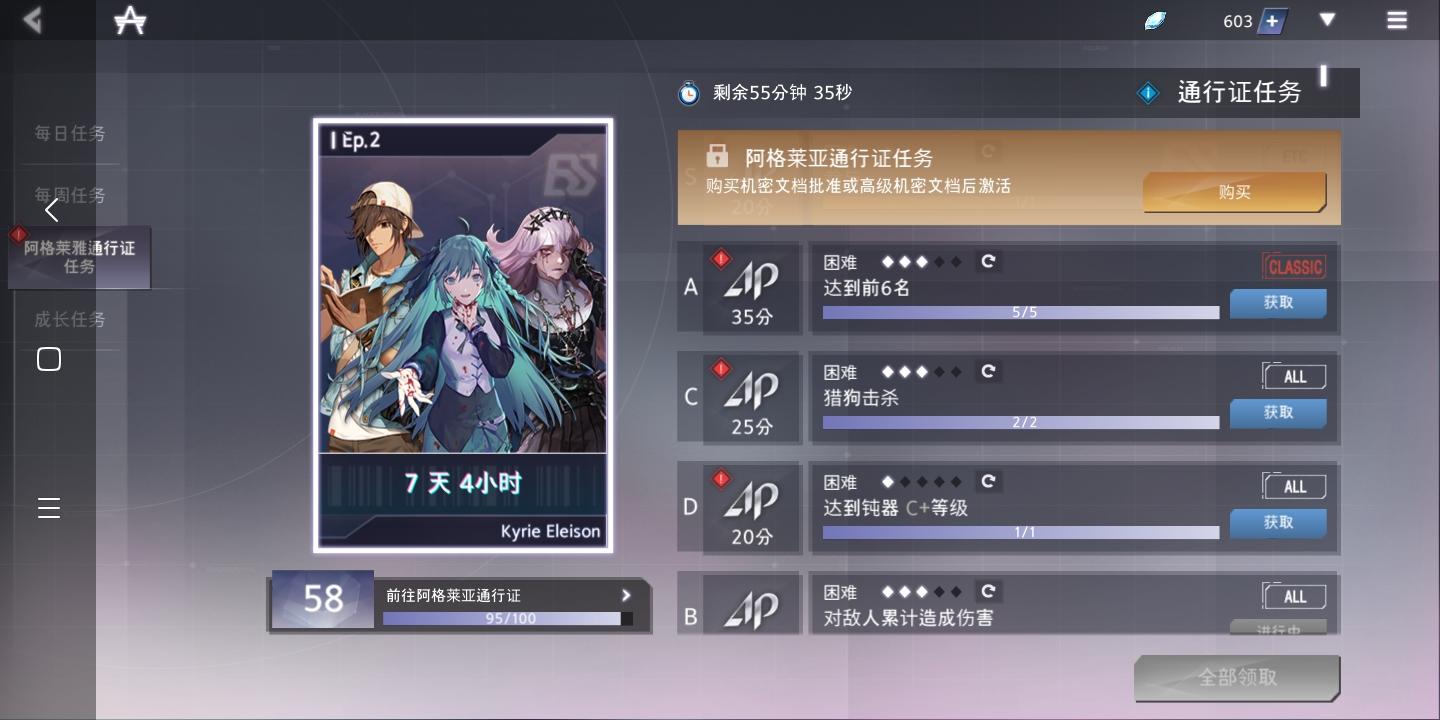Click the clock icon next to remaining time
The image size is (1440, 720).
[x=689, y=91]
